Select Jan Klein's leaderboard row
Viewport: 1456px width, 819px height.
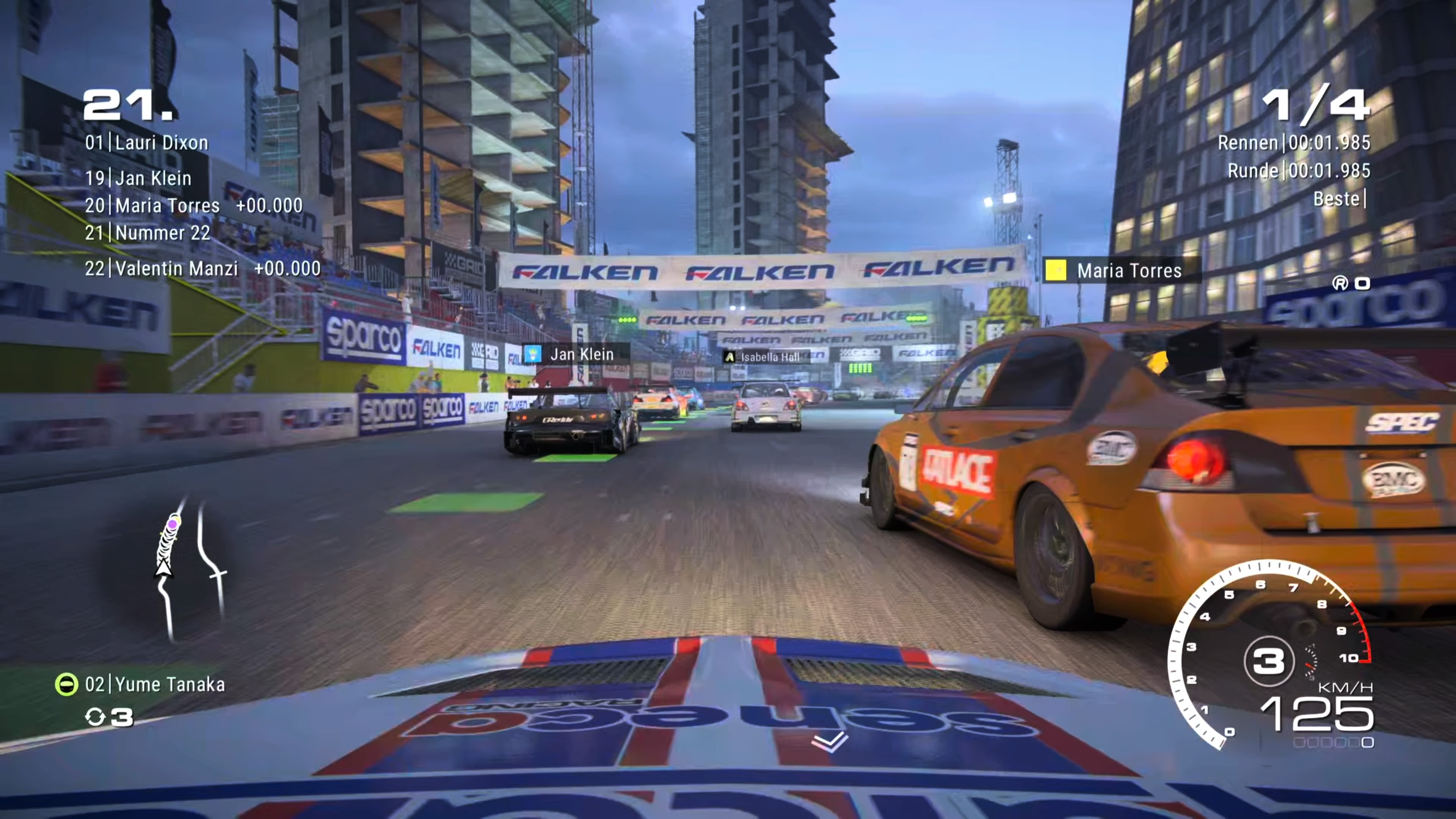pos(138,179)
